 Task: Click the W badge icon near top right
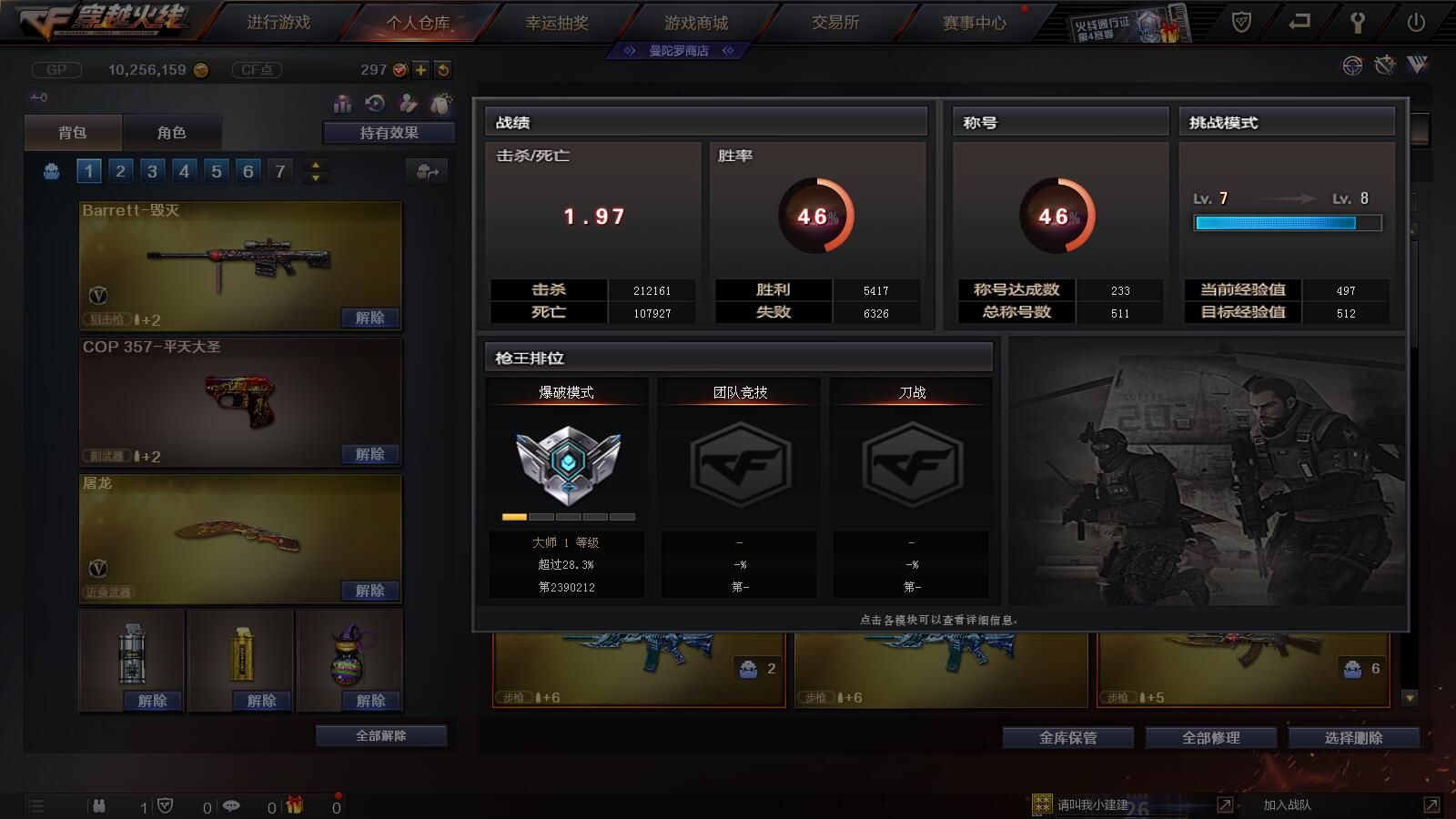click(x=1417, y=66)
